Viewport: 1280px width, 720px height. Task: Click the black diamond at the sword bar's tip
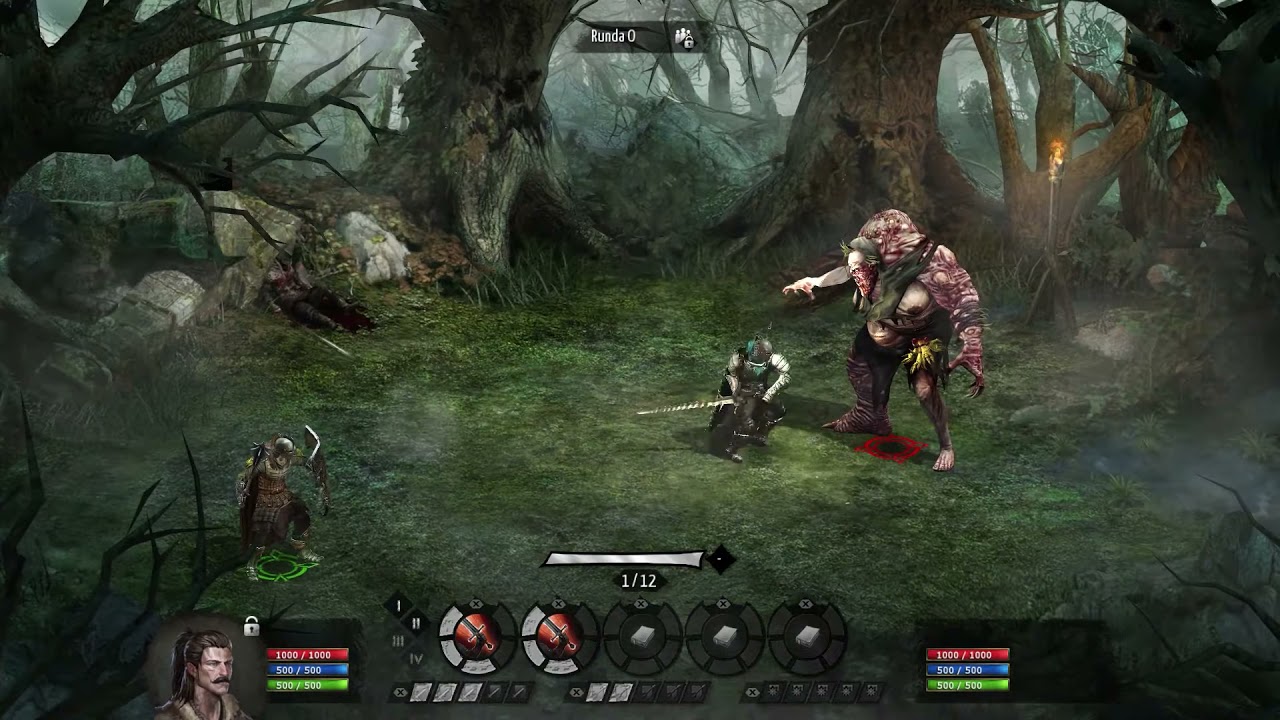(x=720, y=560)
